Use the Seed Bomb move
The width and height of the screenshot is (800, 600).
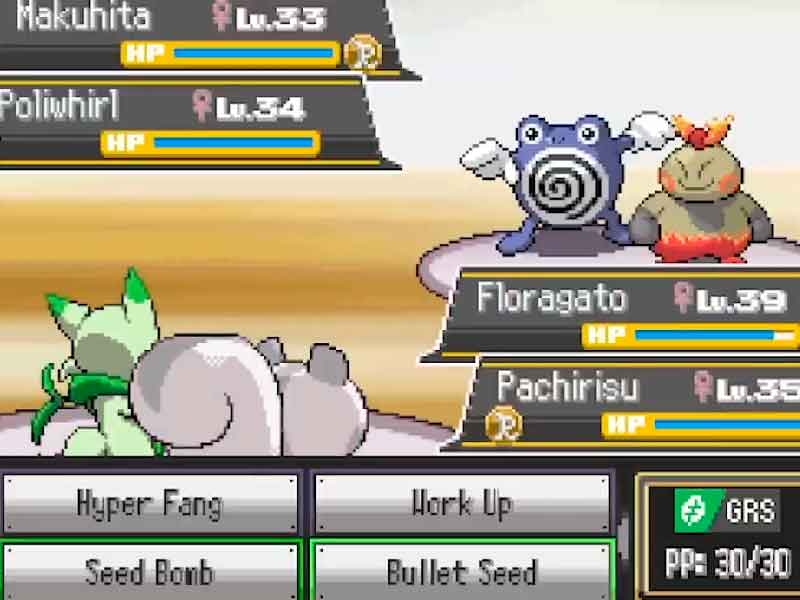[x=150, y=572]
